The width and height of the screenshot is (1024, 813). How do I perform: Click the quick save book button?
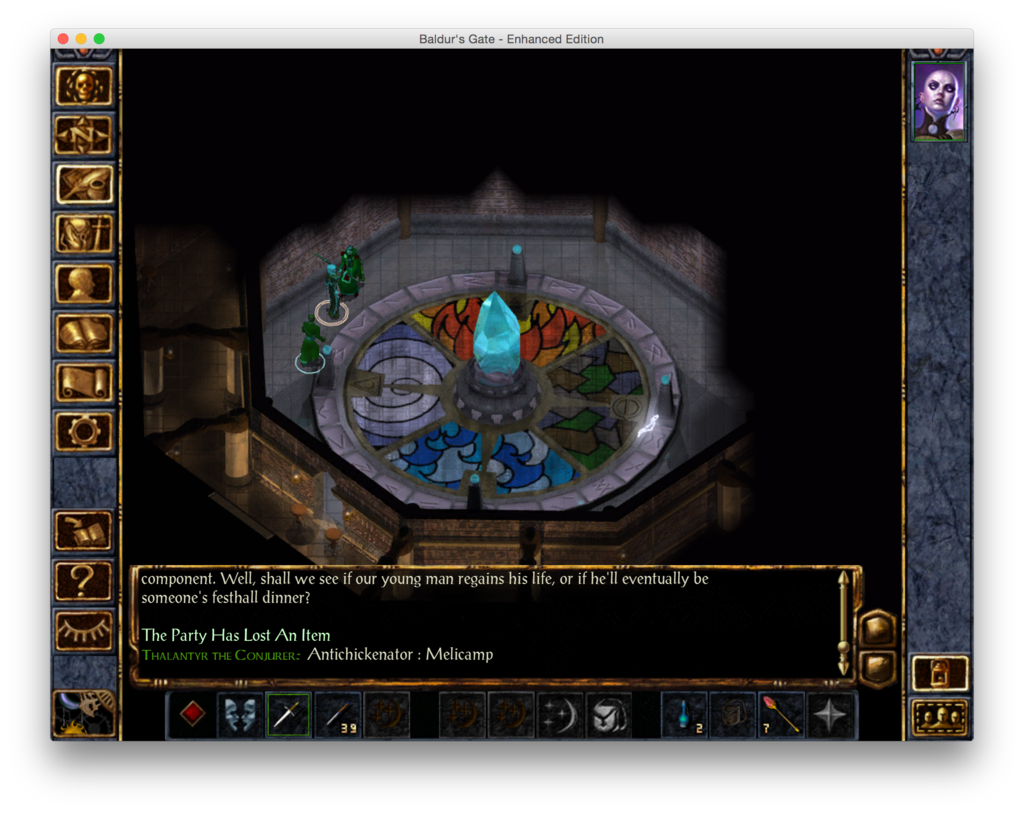[84, 531]
